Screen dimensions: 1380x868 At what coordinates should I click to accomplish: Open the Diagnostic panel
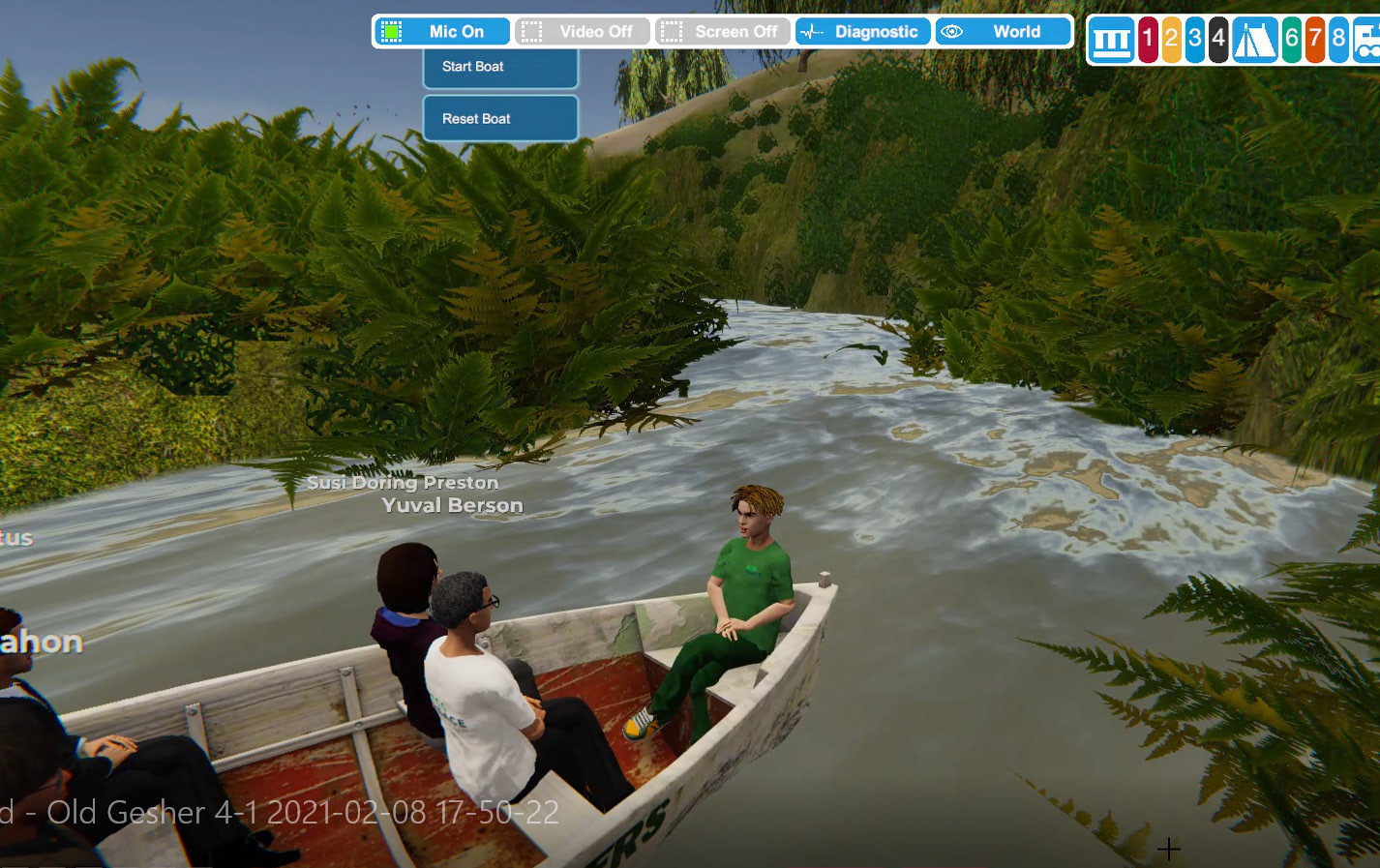point(863,32)
